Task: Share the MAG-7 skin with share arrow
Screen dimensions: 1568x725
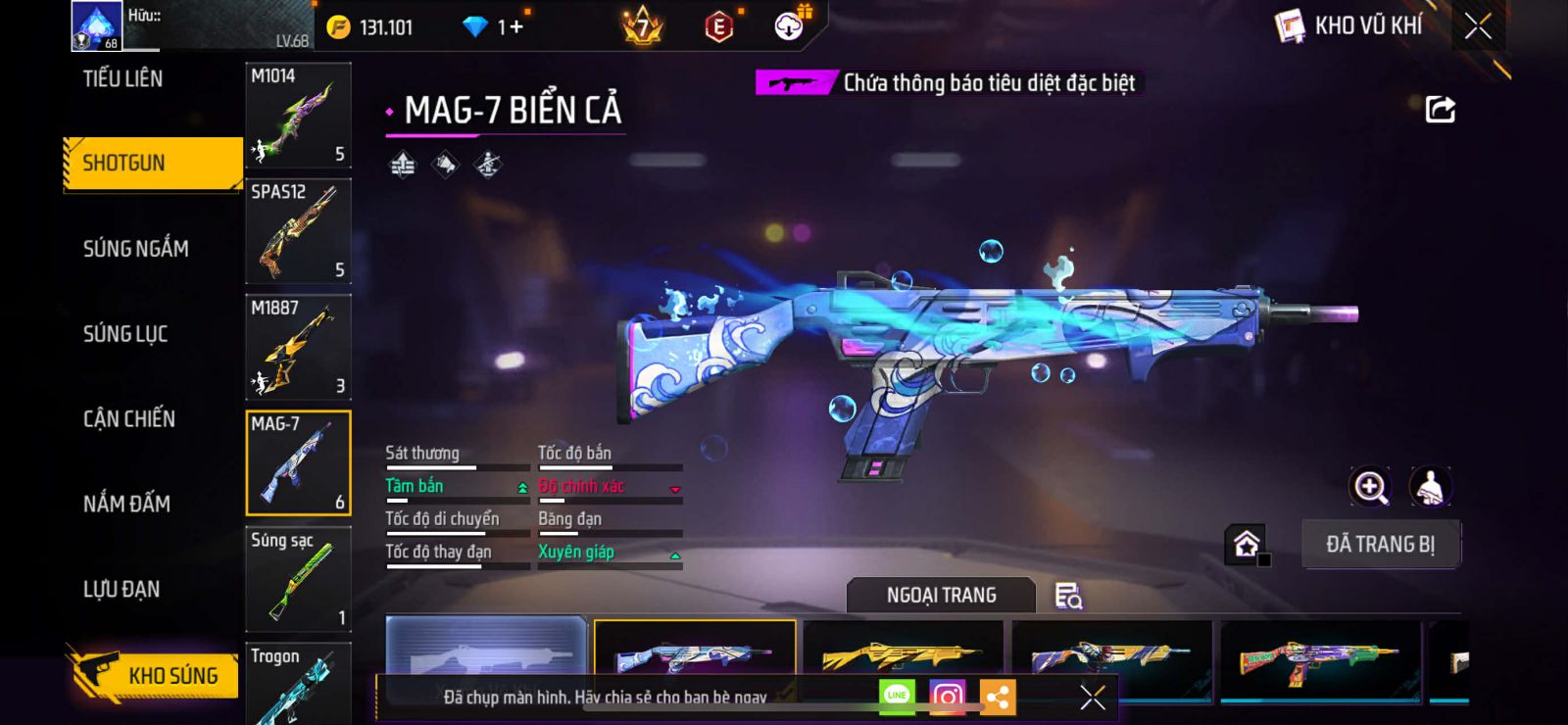Action: (x=1440, y=109)
